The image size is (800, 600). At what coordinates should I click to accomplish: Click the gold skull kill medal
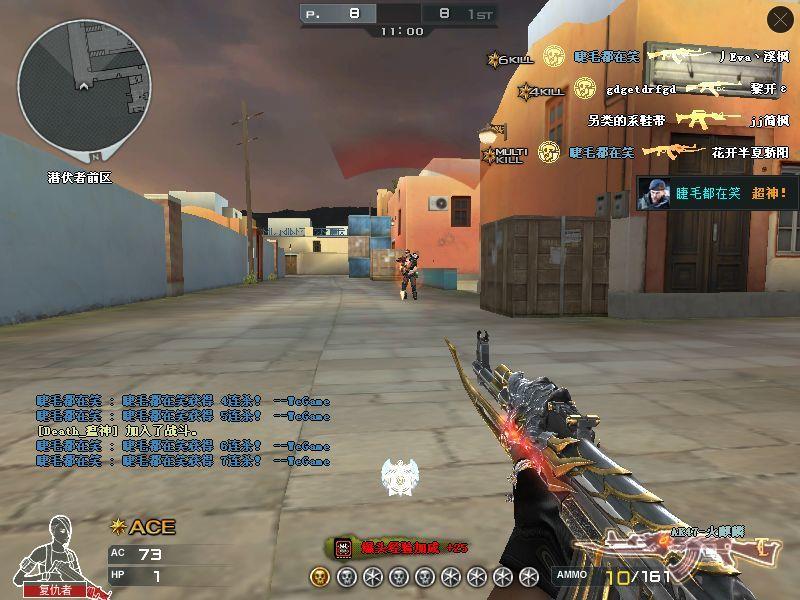click(x=318, y=576)
